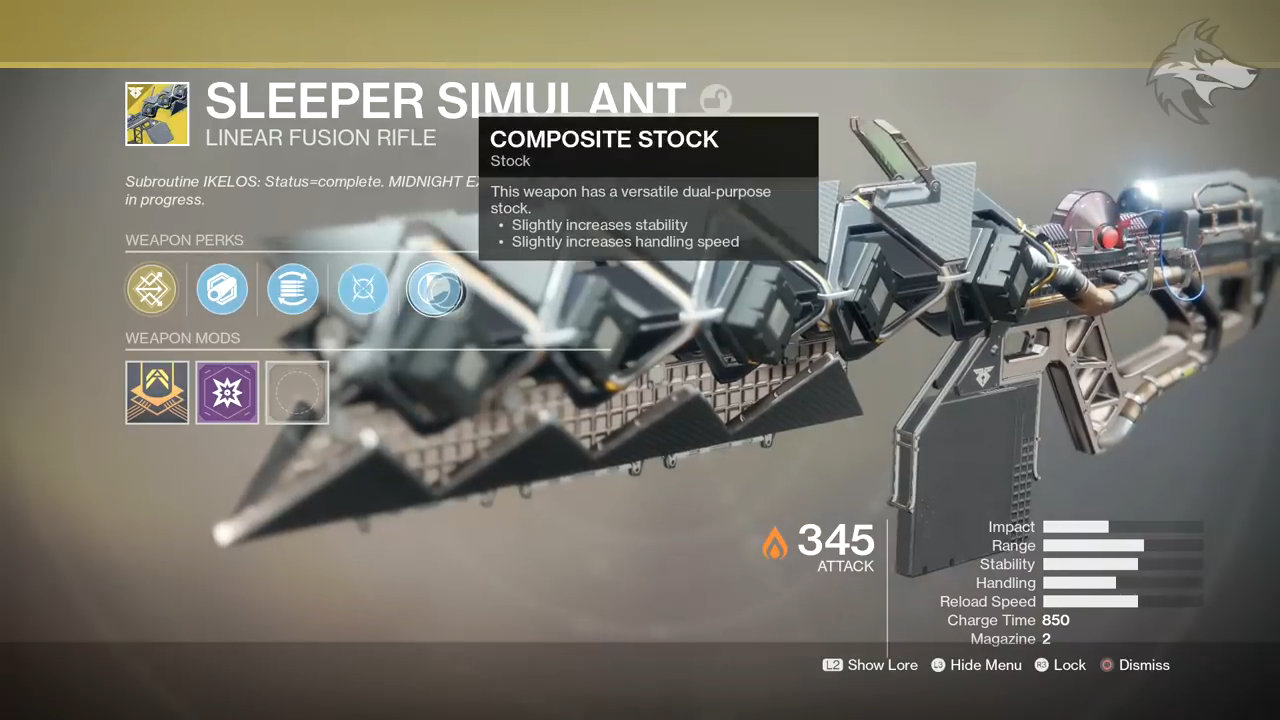Click the Sleeper Simulant weapon thumbnail
Screen dimensions: 1280x720
coord(157,114)
